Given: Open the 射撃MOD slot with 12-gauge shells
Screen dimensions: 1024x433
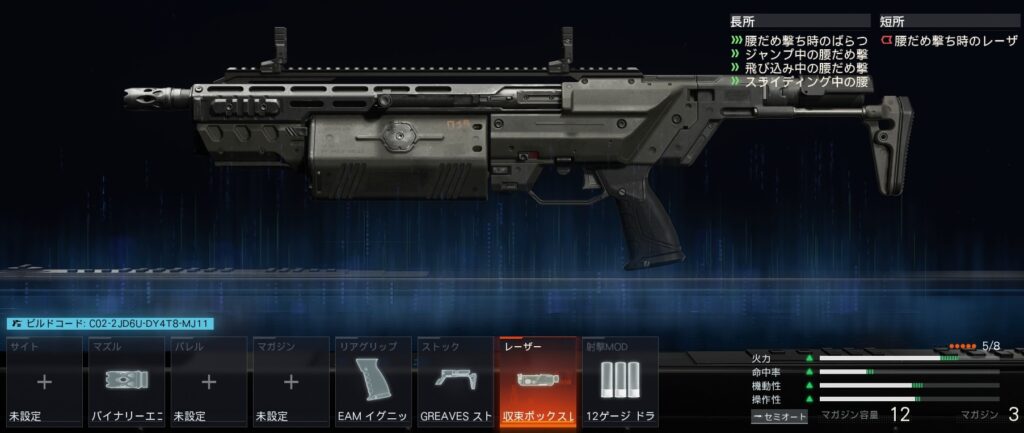Looking at the screenshot, I should pyautogui.click(x=619, y=381).
